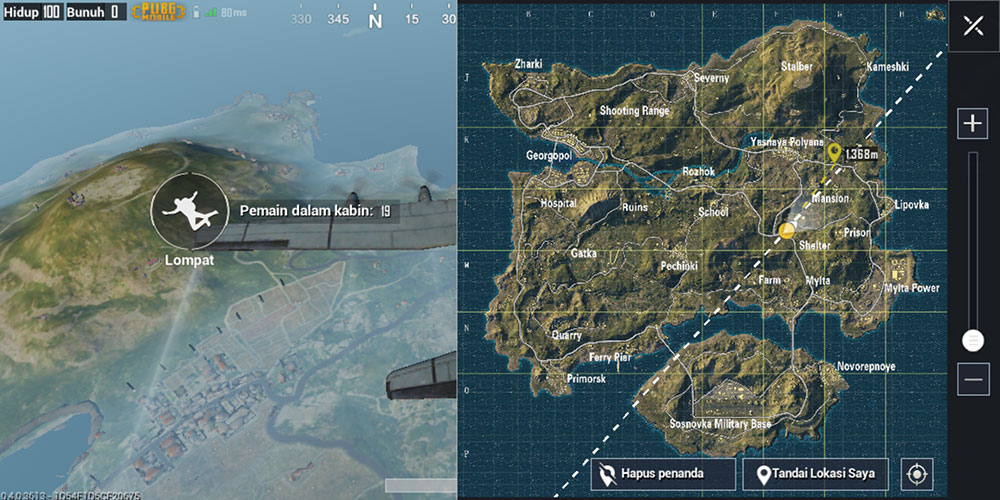Click the map zoom slider handle
1000x500 pixels.
coord(973,340)
